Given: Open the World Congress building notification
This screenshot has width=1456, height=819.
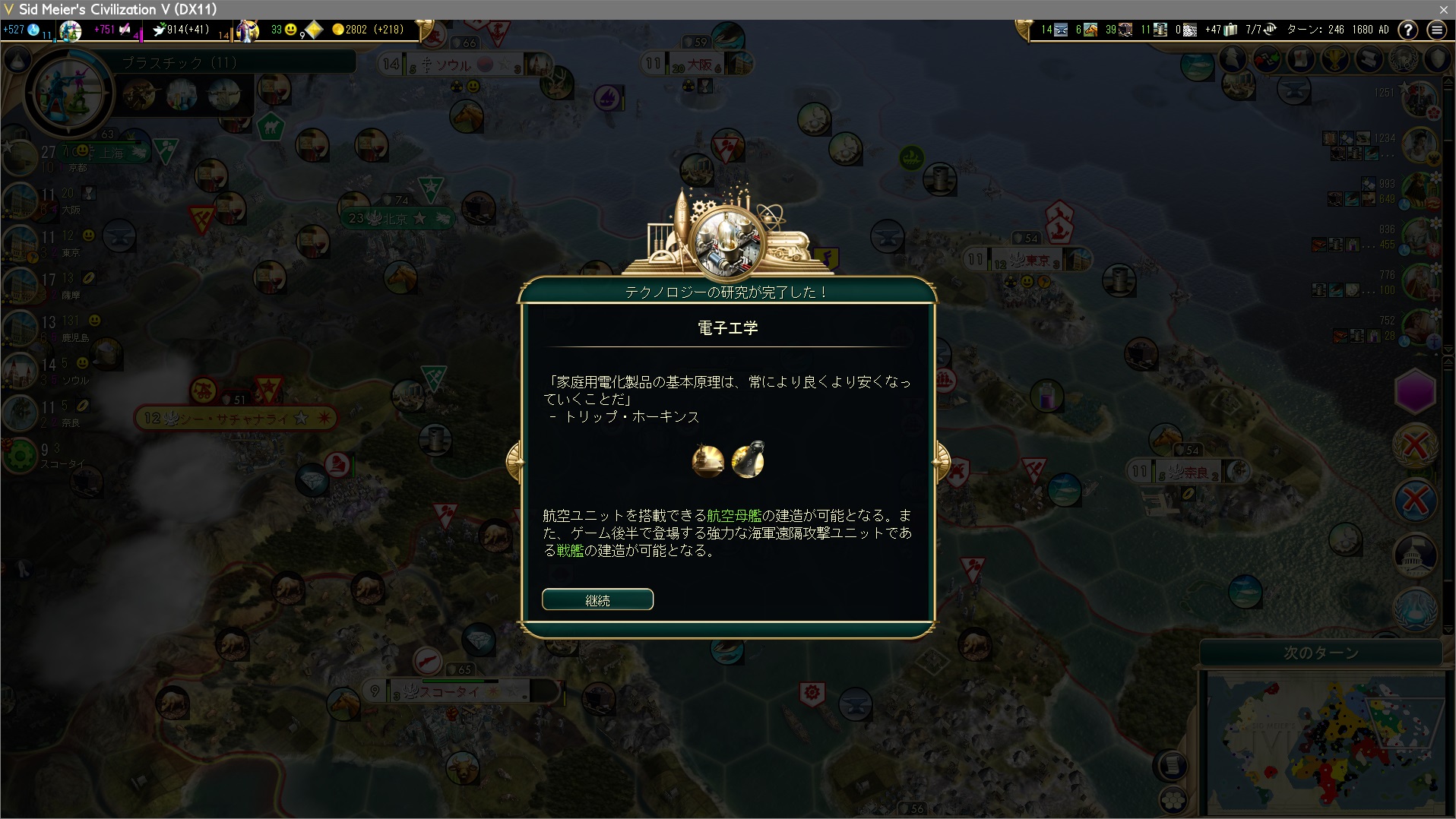Looking at the screenshot, I should (x=1415, y=554).
